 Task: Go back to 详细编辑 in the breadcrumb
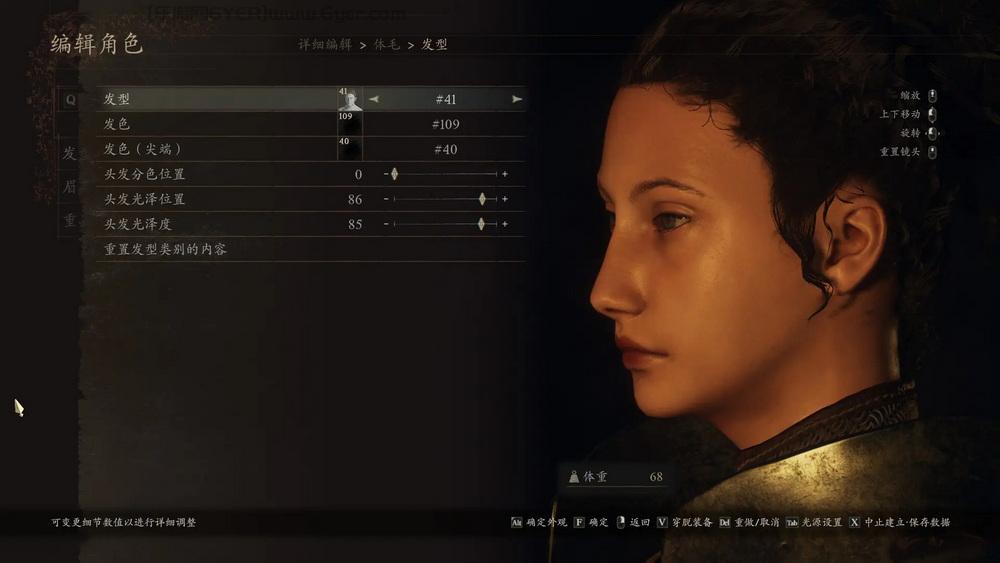coord(325,45)
